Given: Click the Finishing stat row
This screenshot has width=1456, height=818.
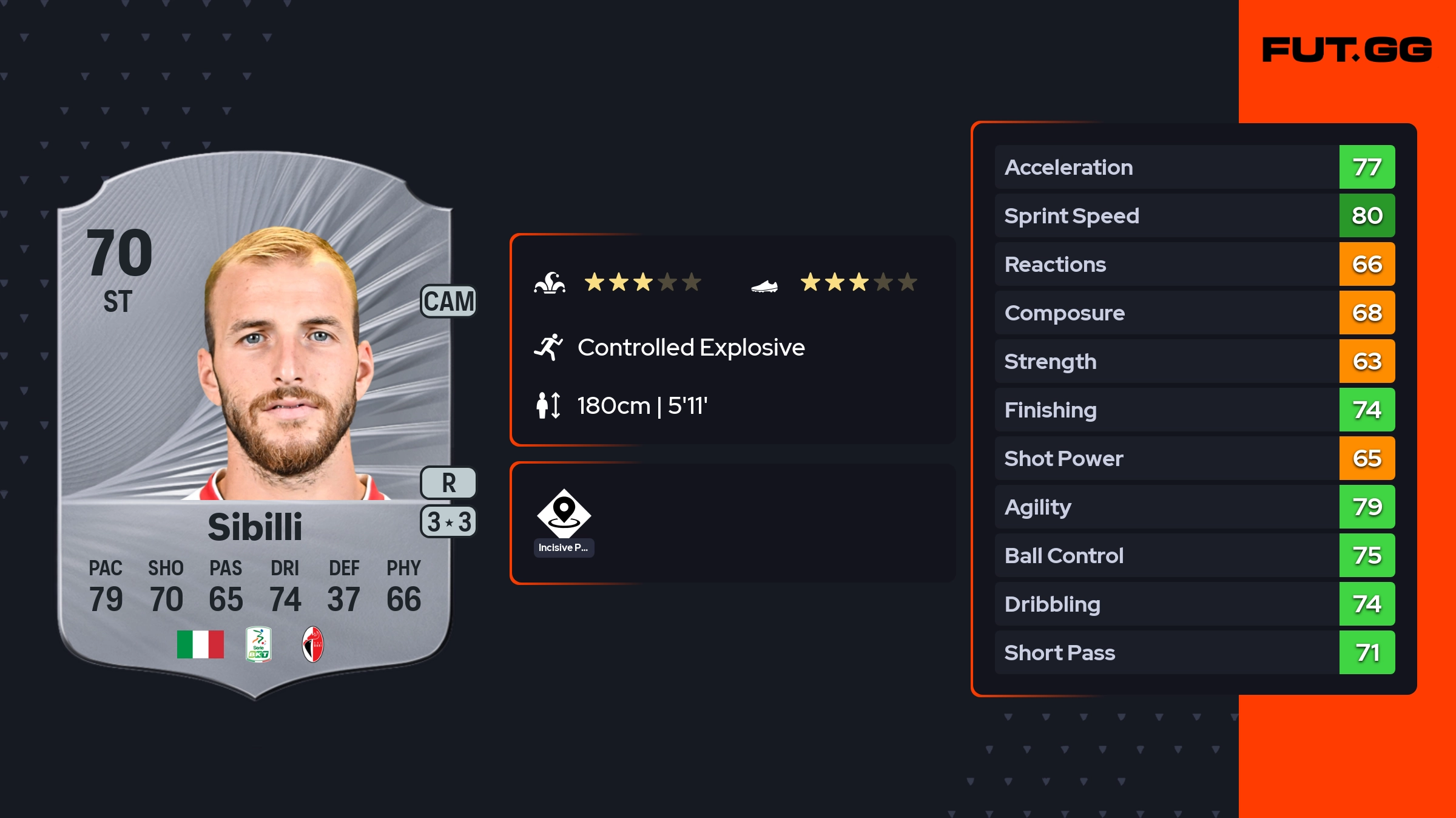Looking at the screenshot, I should click(x=1194, y=410).
